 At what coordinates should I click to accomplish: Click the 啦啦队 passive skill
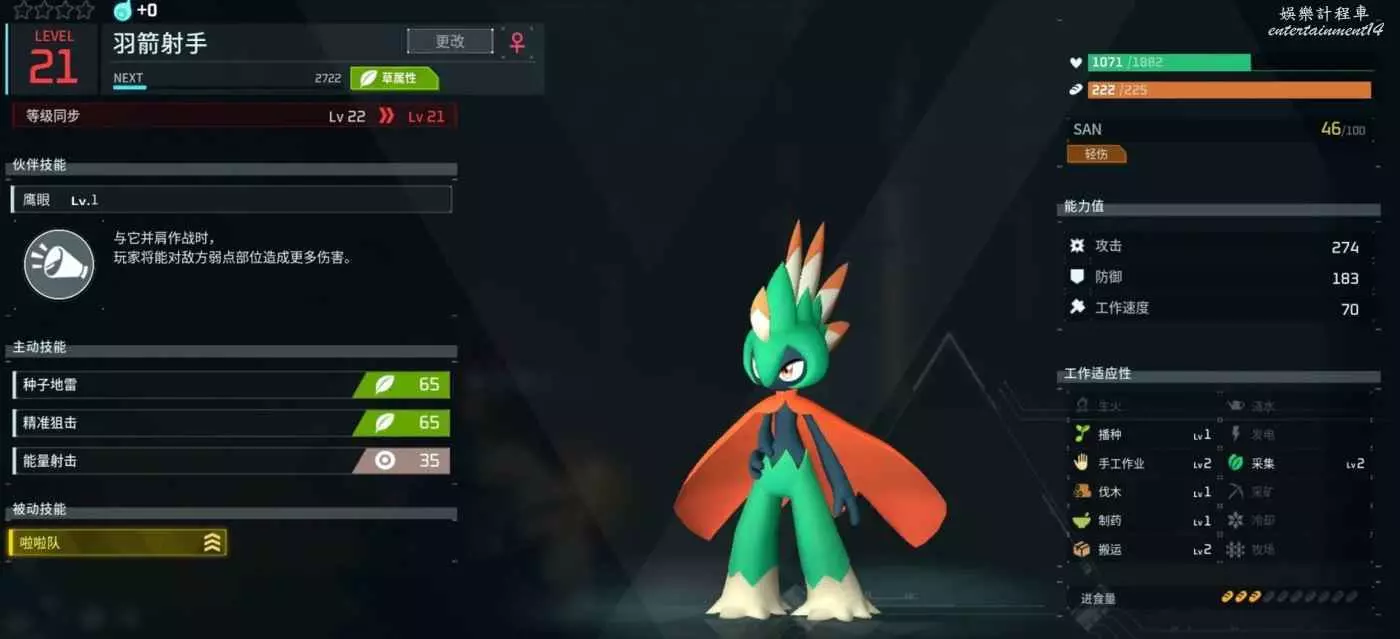[x=117, y=543]
